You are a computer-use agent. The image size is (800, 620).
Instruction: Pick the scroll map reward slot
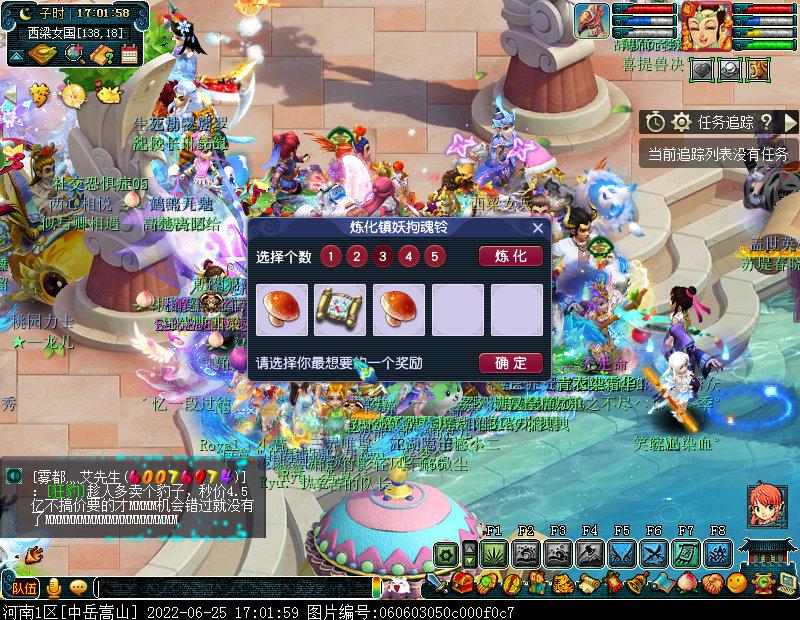pos(340,309)
